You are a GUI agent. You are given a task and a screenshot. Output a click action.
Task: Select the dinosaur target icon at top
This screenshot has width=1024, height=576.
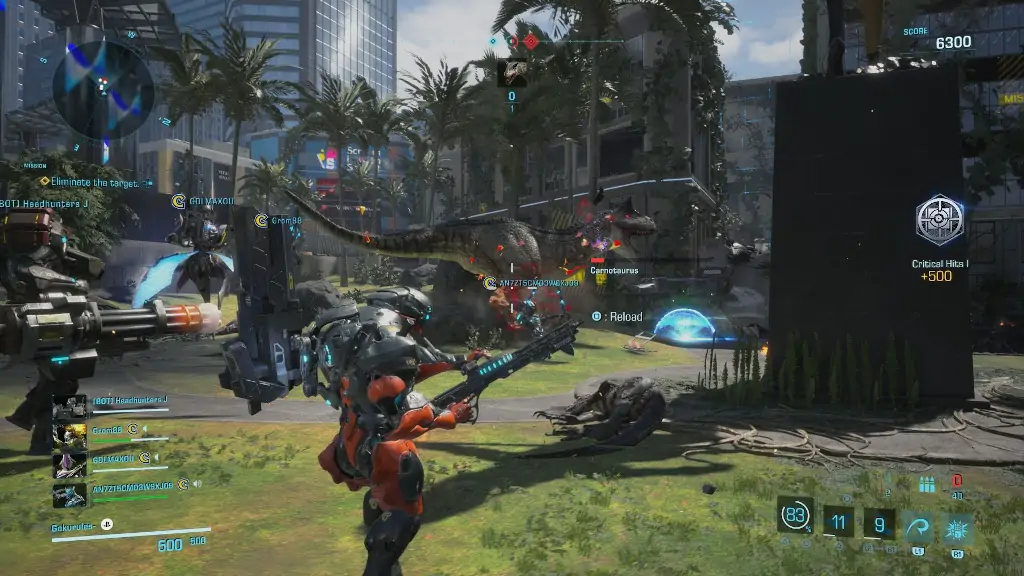coord(512,71)
